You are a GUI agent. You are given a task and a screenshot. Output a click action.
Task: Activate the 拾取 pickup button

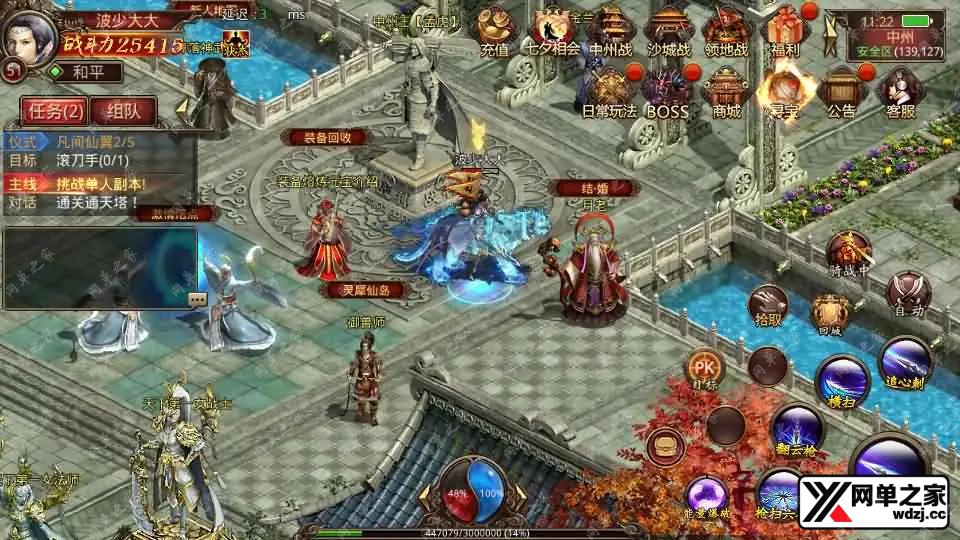[x=768, y=305]
